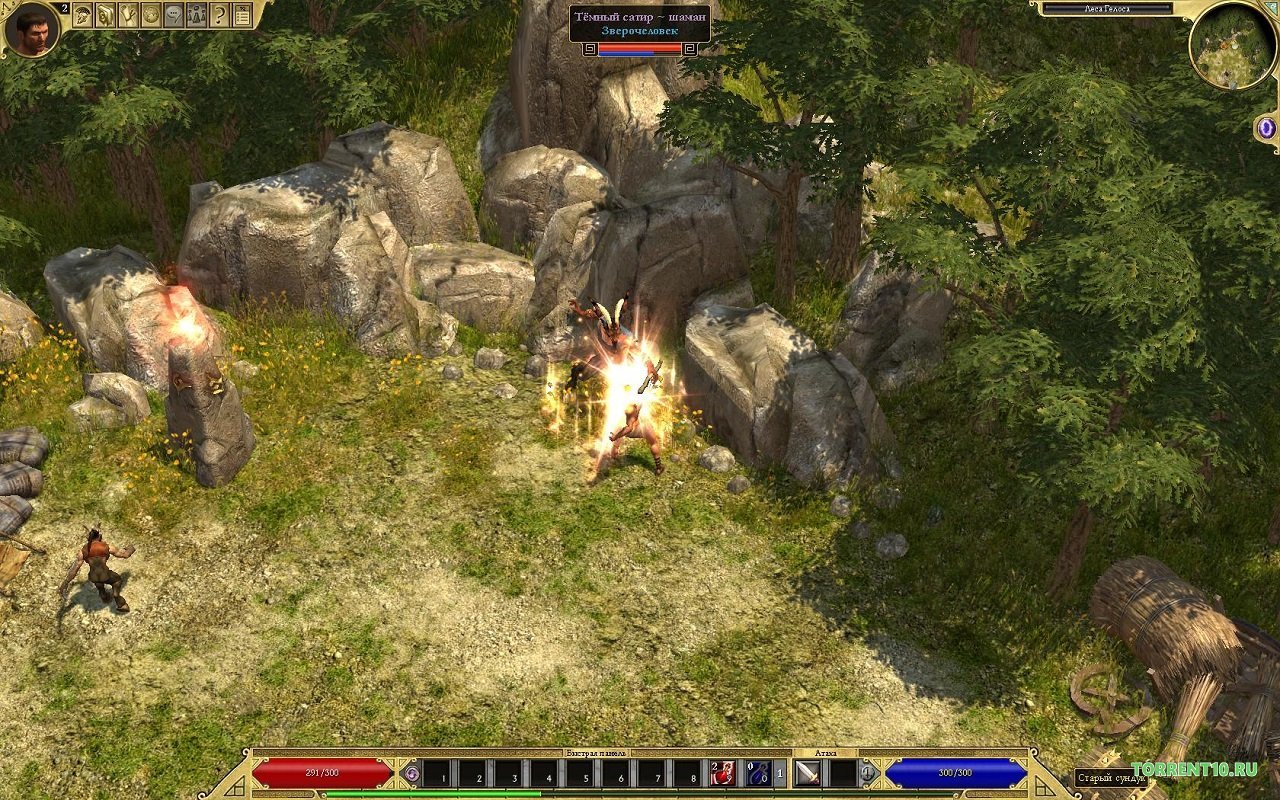Viewport: 1280px width, 800px height.
Task: Open the party screen people icon
Action: click(x=195, y=15)
